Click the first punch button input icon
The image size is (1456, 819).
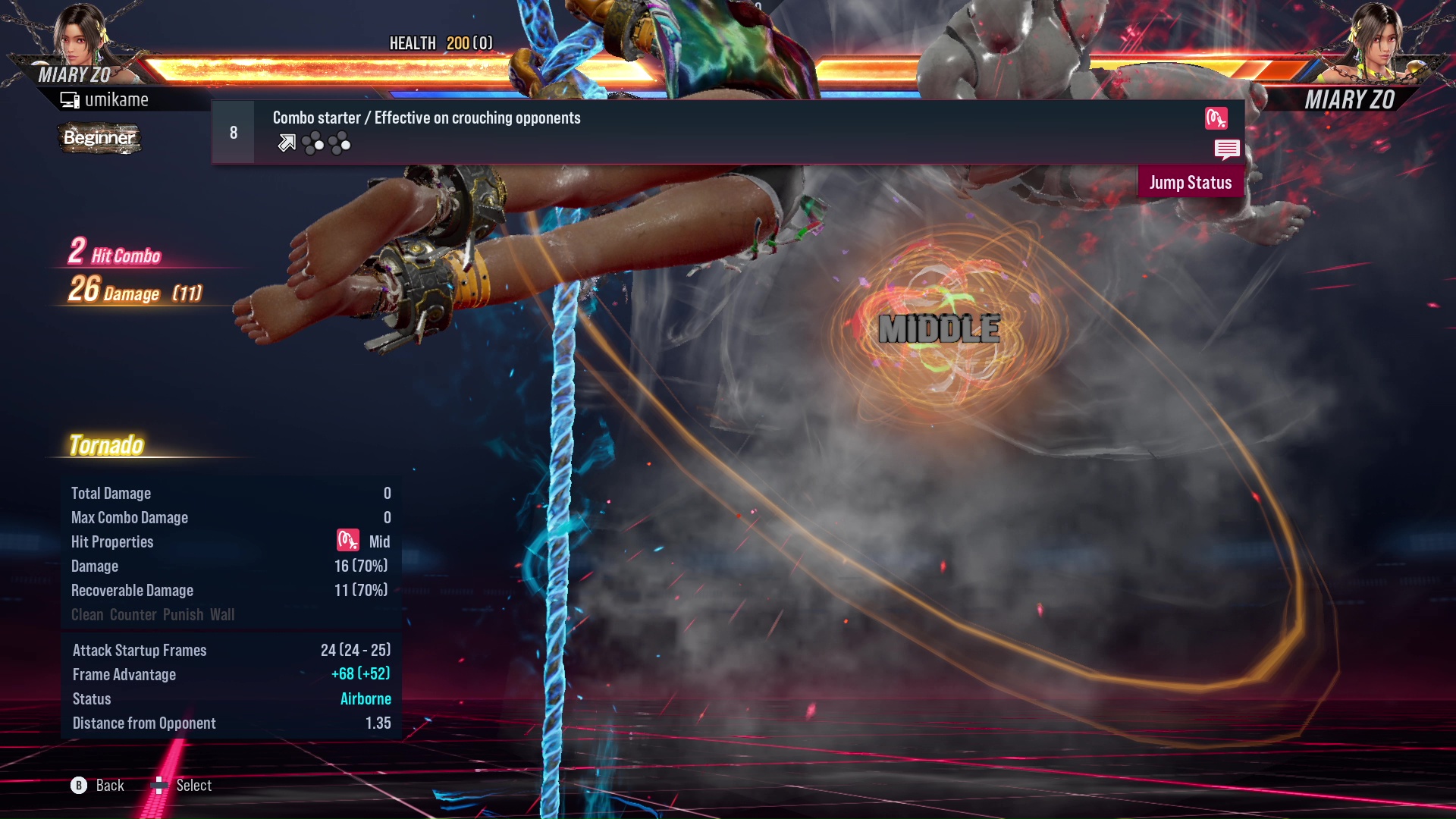[x=312, y=141]
